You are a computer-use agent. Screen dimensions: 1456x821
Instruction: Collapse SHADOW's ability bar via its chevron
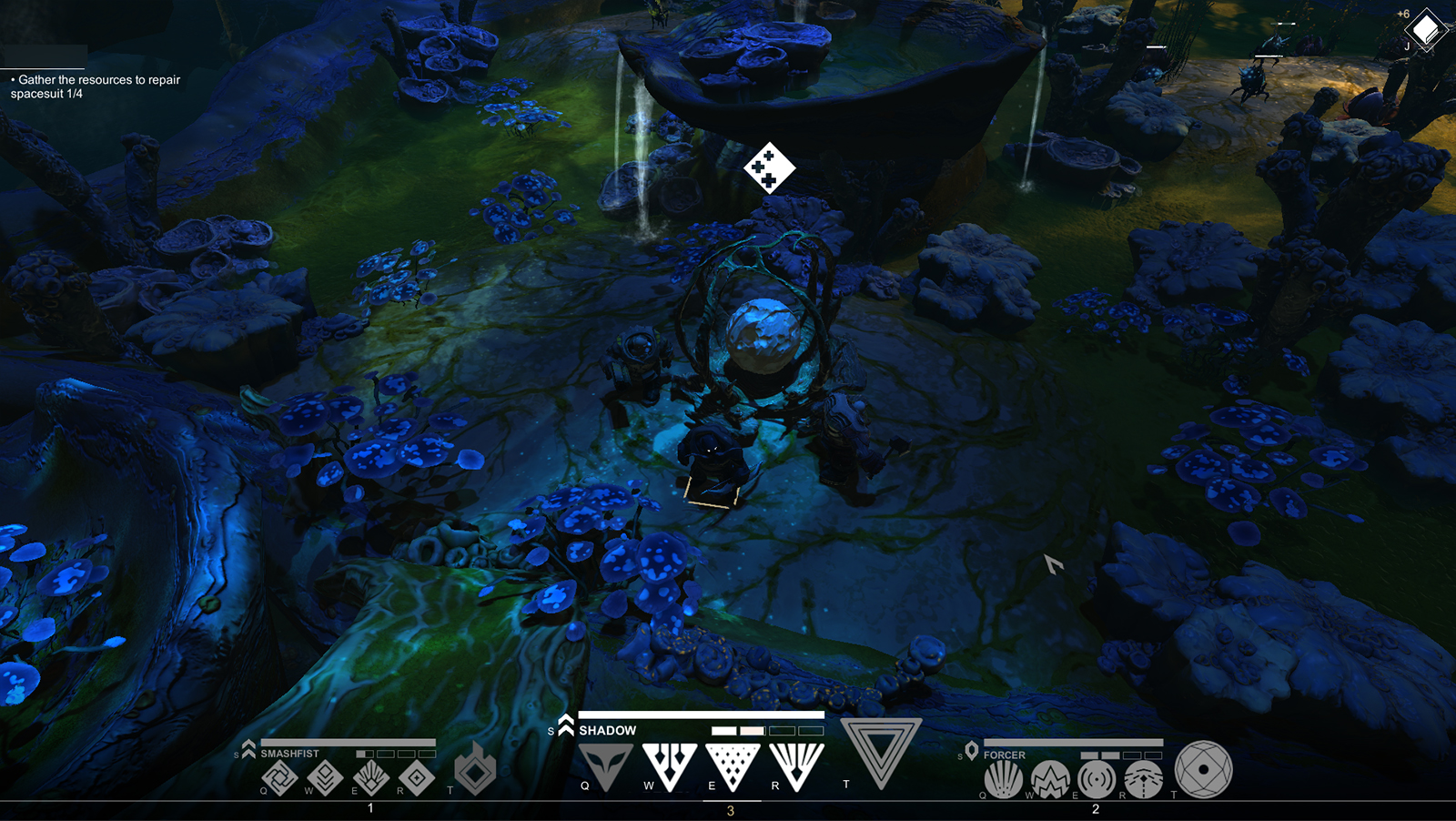point(564,725)
